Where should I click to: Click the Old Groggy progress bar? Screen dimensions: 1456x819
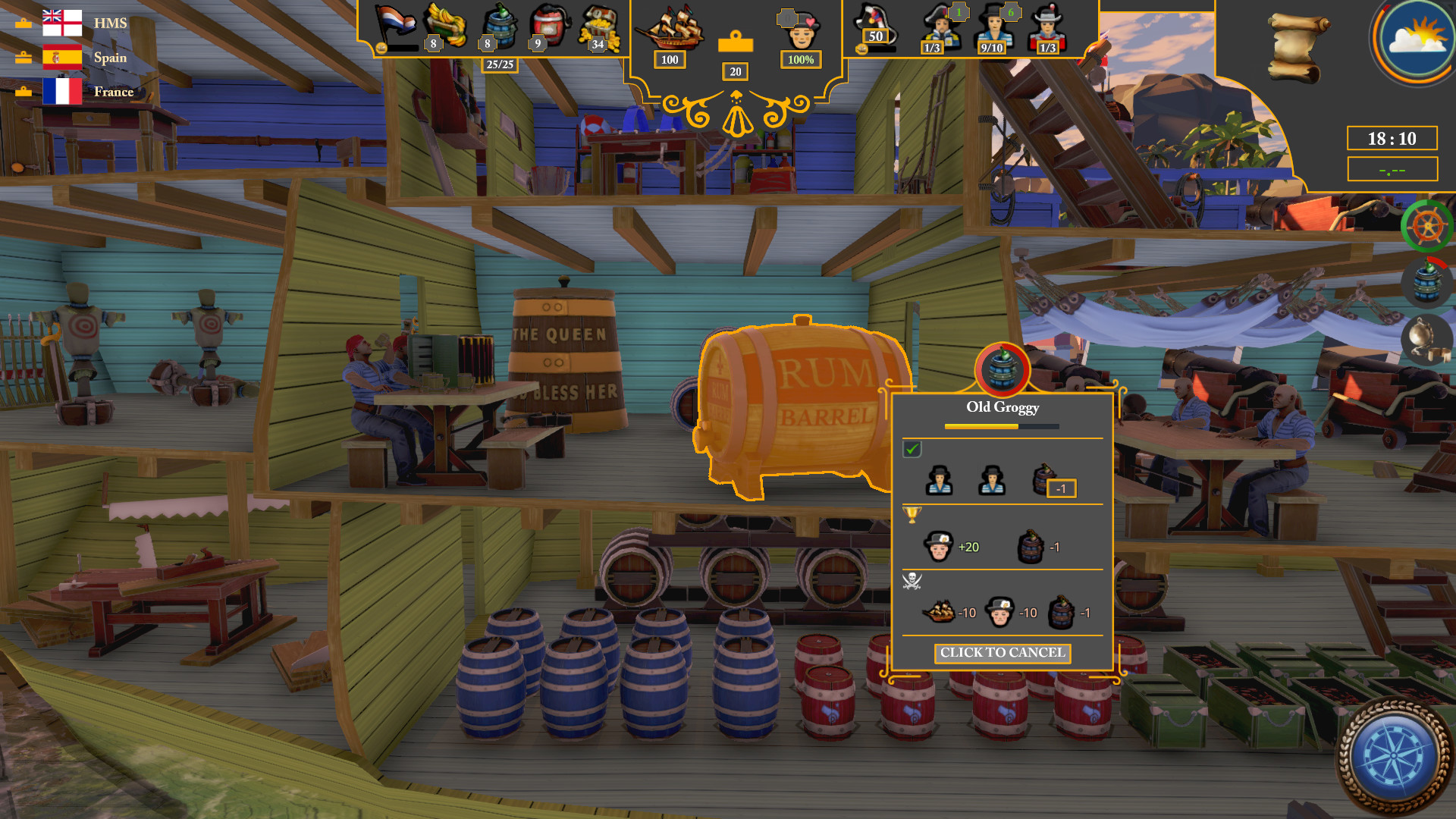click(1003, 427)
